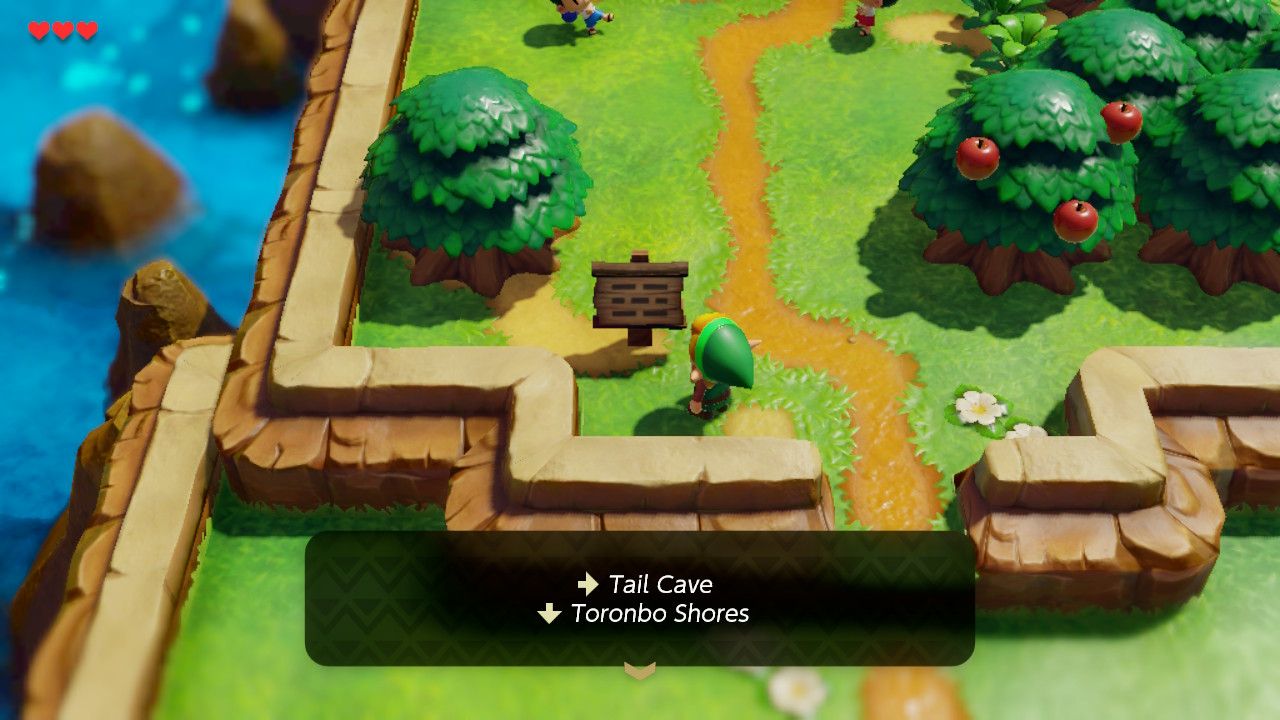The height and width of the screenshot is (720, 1280).
Task: Click the third heart in the health meter
Action: pos(85,28)
